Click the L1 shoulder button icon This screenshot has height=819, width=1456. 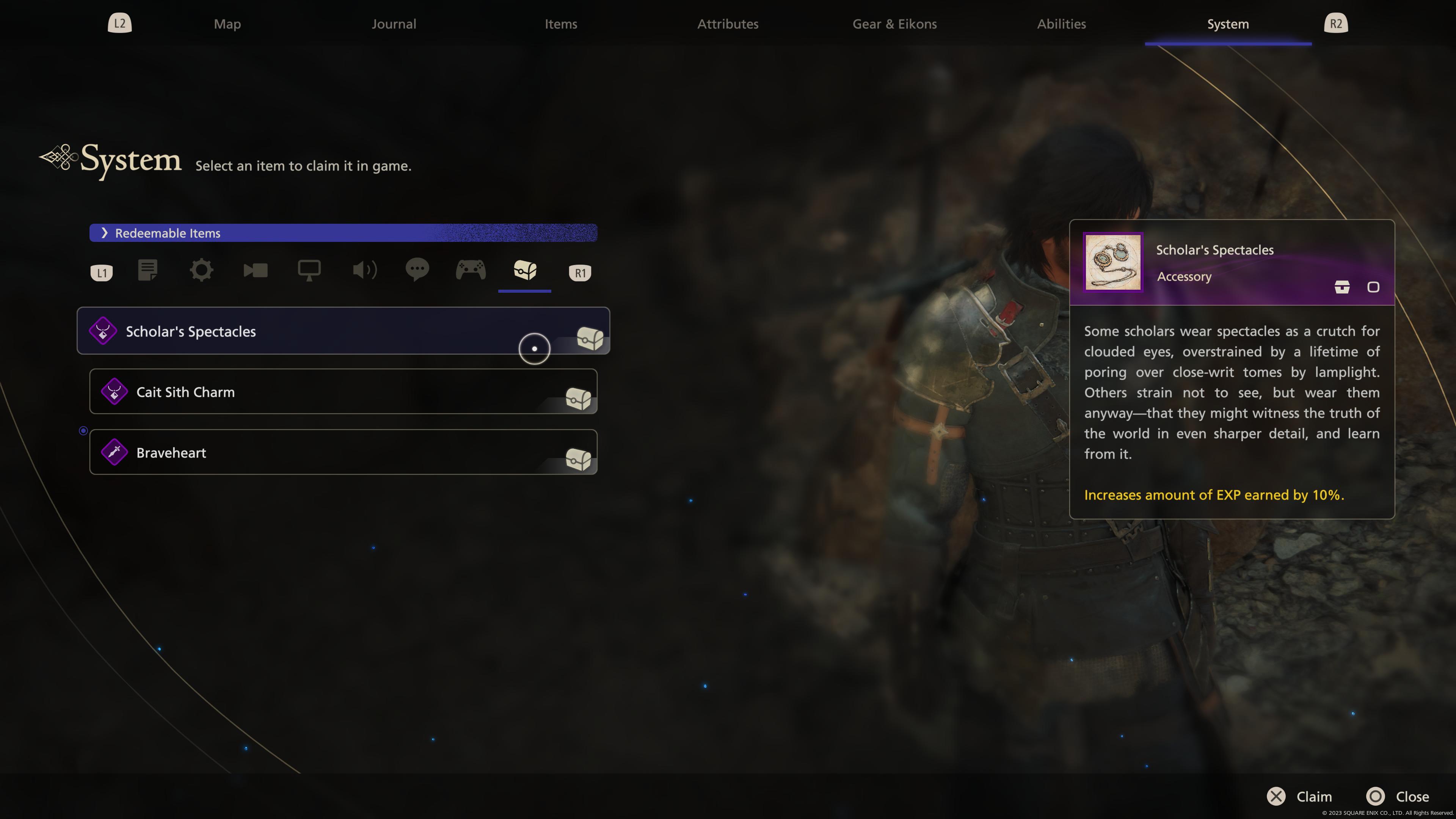click(101, 272)
